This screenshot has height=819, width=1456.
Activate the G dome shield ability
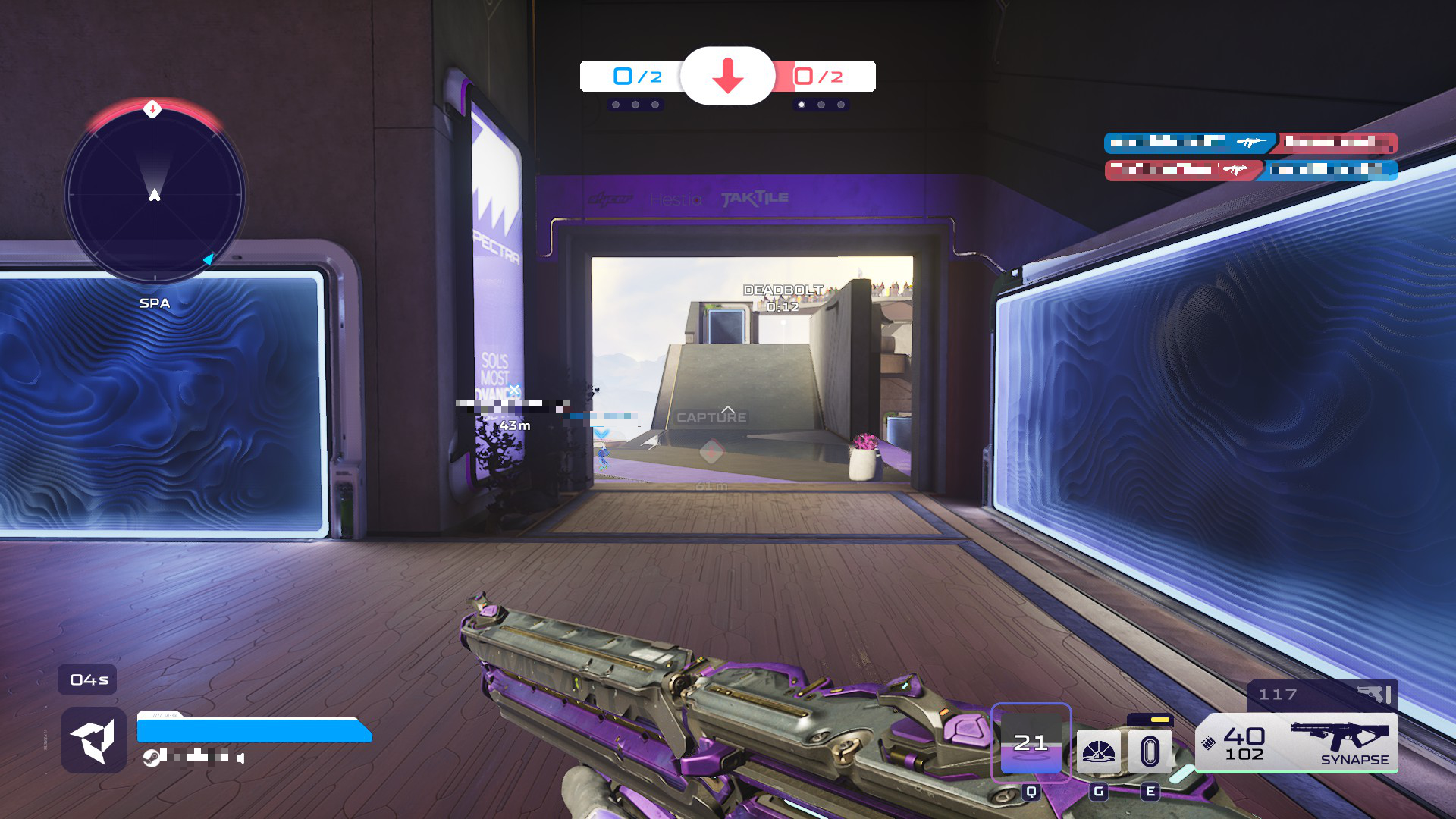point(1101,749)
